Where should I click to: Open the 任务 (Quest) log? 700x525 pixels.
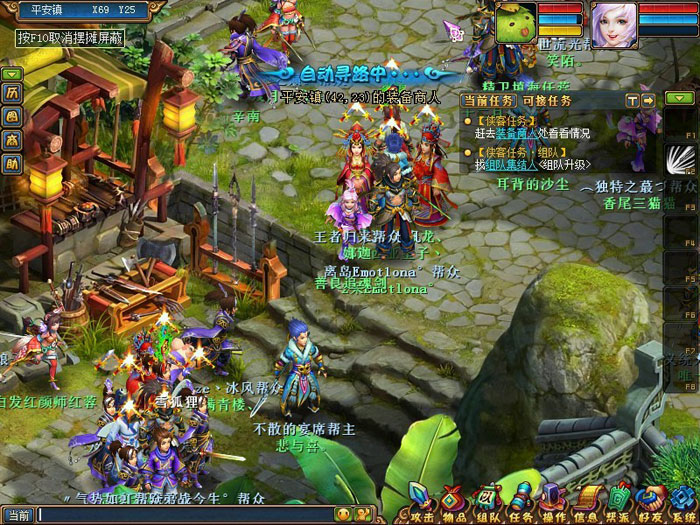coord(523,498)
